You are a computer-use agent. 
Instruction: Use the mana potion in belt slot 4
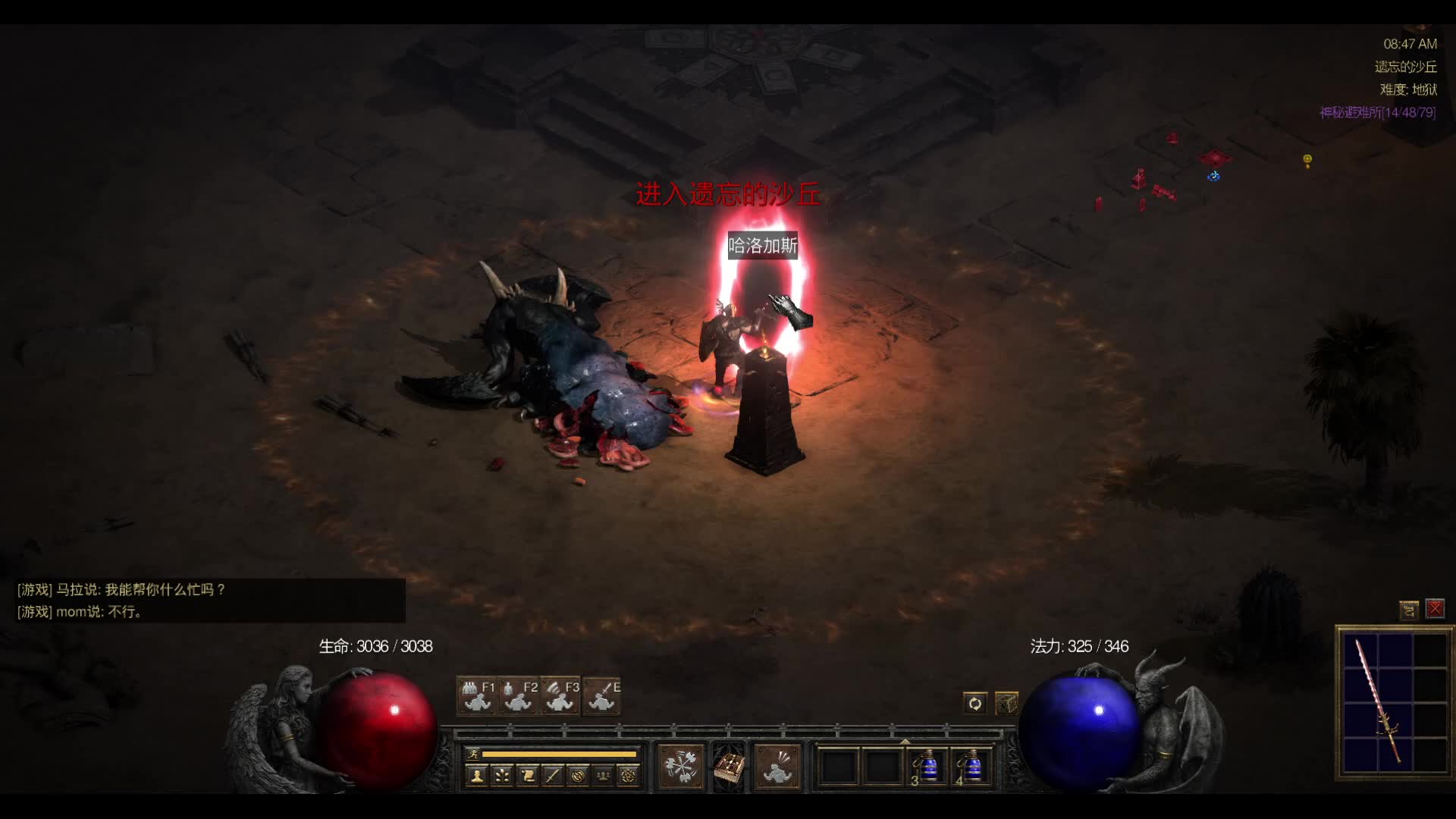coord(971,767)
